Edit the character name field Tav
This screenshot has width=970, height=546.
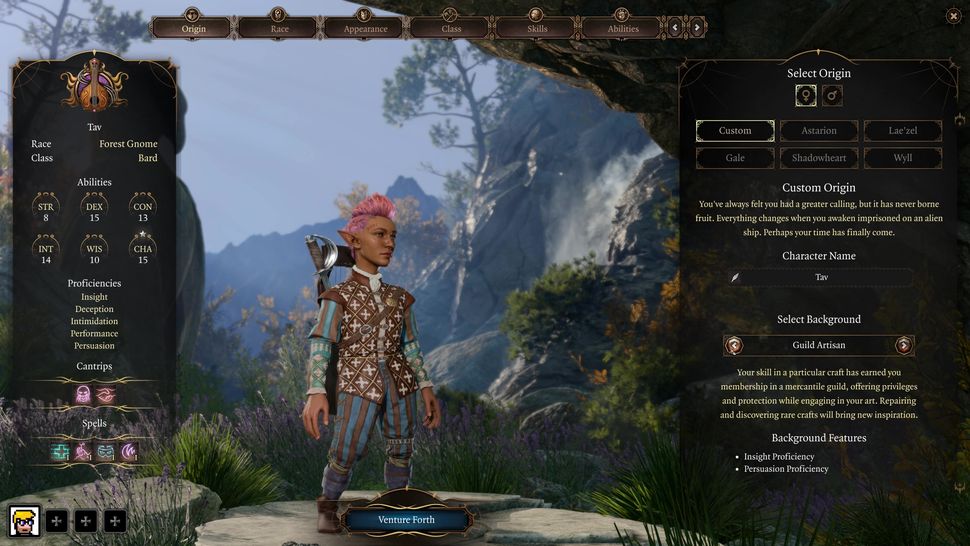point(821,277)
